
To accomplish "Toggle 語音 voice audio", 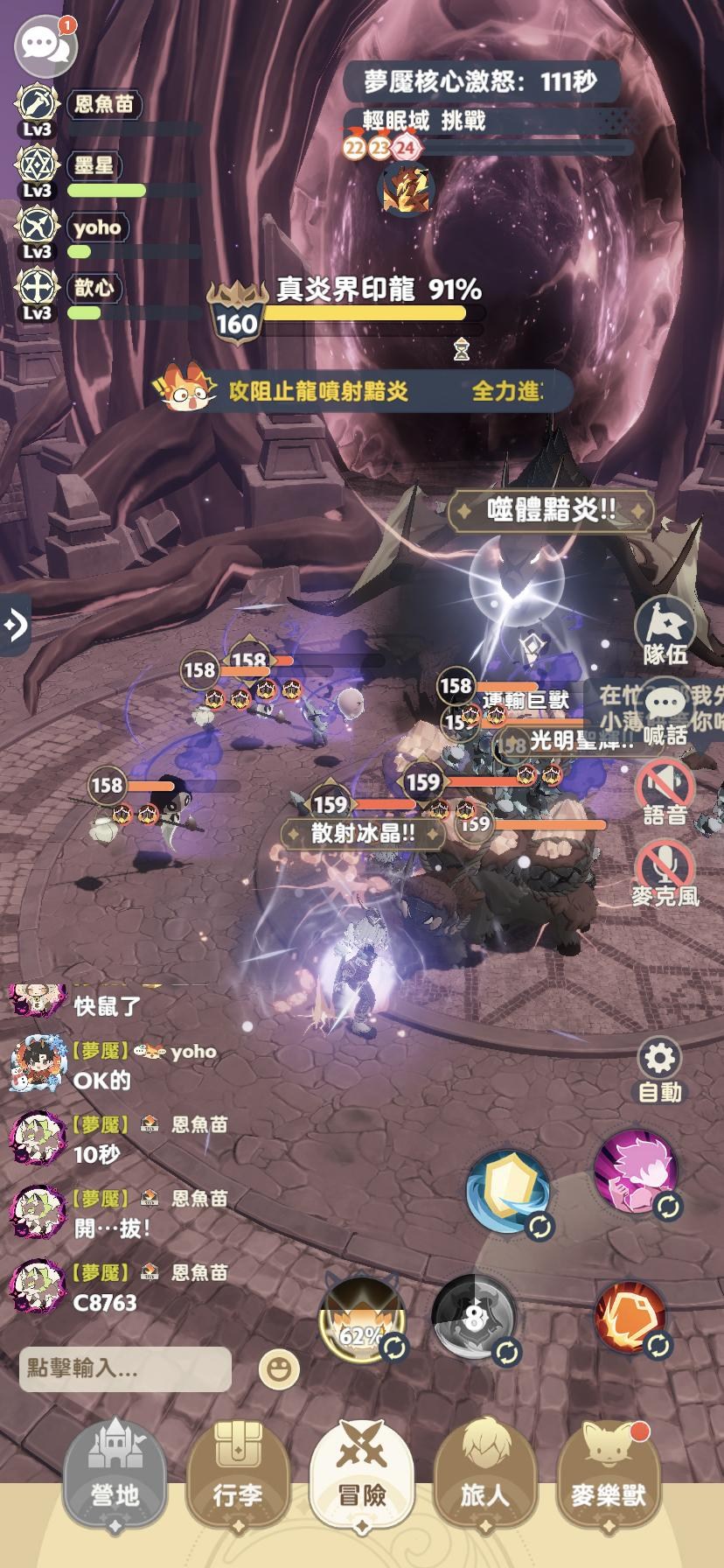I will (665, 792).
